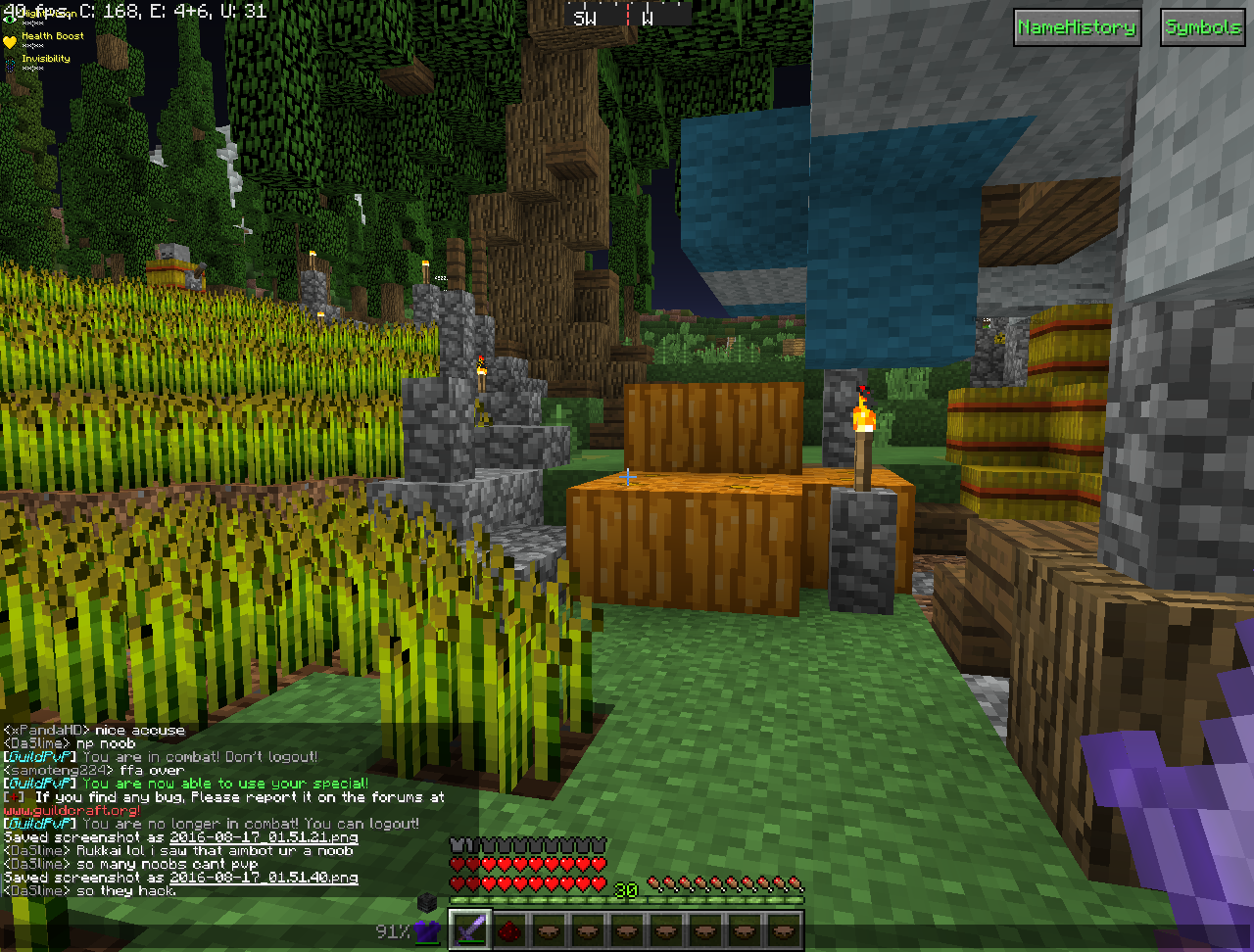Click the Symbols button
1254x952 pixels.
coord(1203,27)
